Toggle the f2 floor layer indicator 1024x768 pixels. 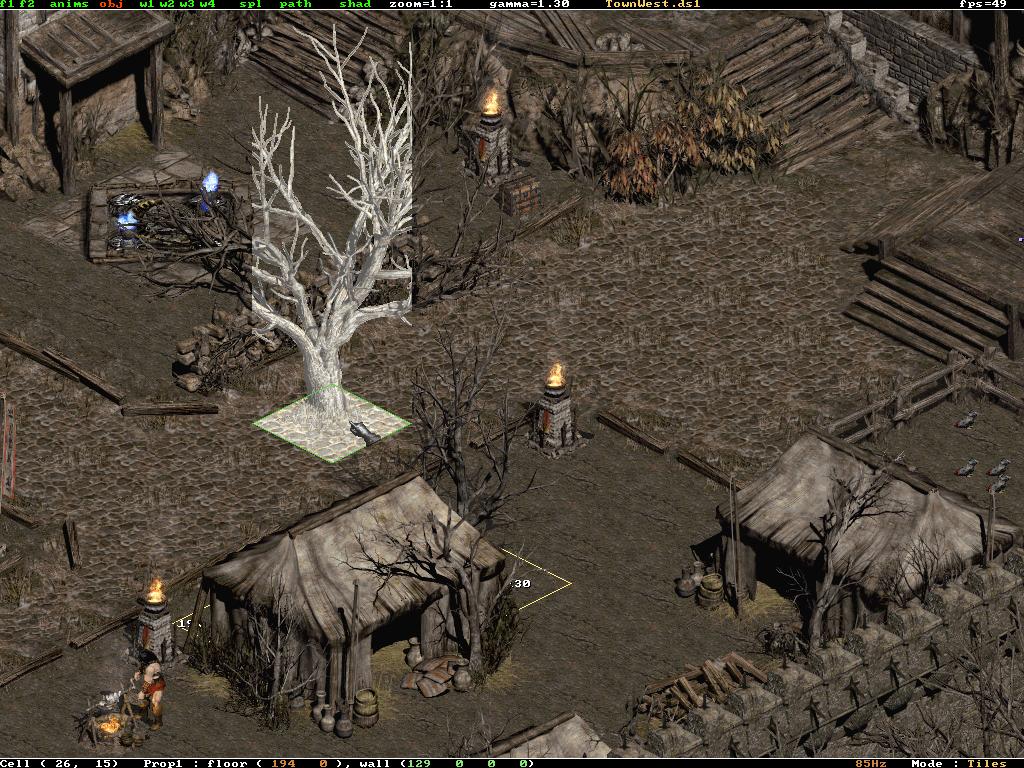point(25,4)
